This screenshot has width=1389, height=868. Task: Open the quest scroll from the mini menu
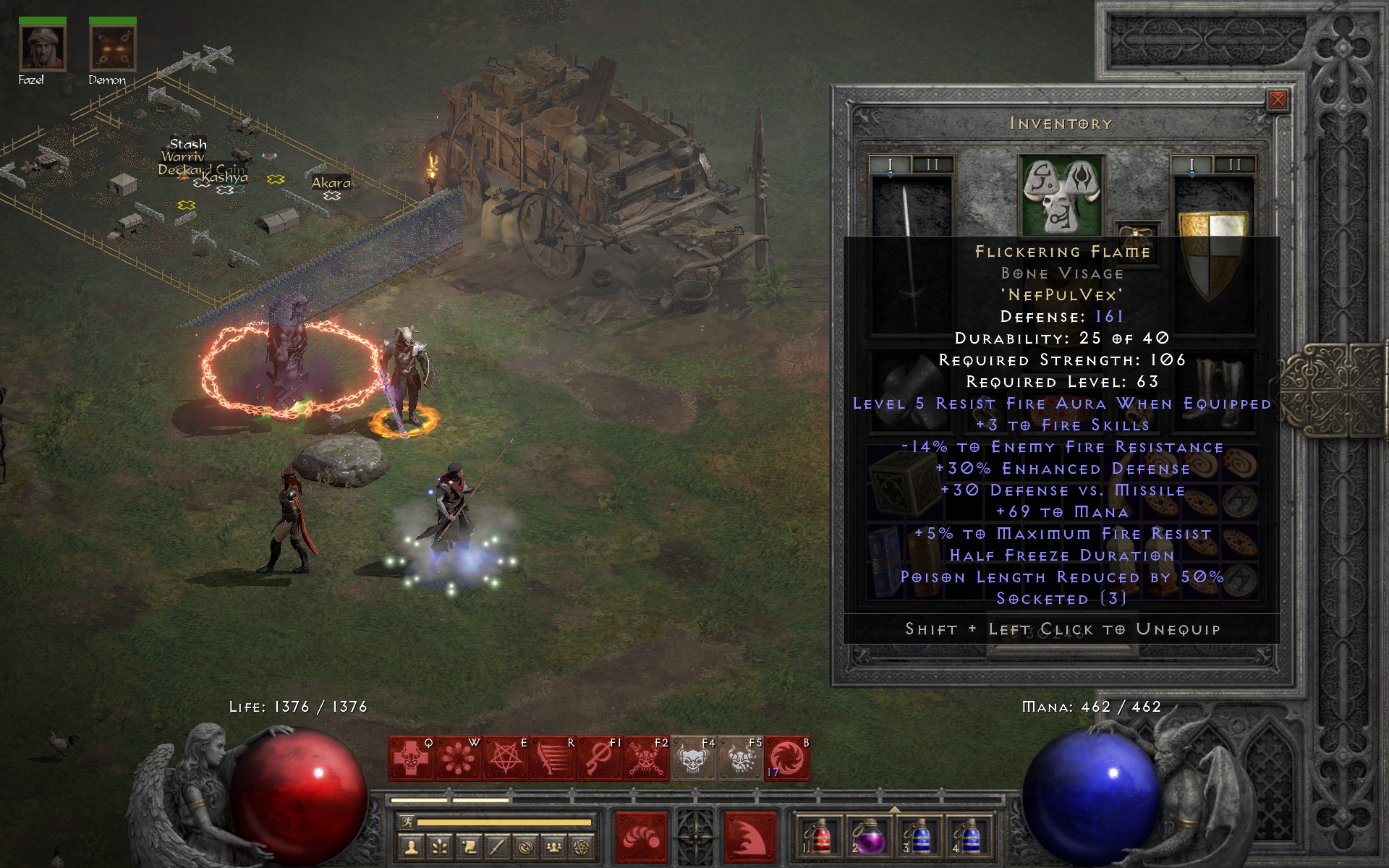pyautogui.click(x=468, y=846)
